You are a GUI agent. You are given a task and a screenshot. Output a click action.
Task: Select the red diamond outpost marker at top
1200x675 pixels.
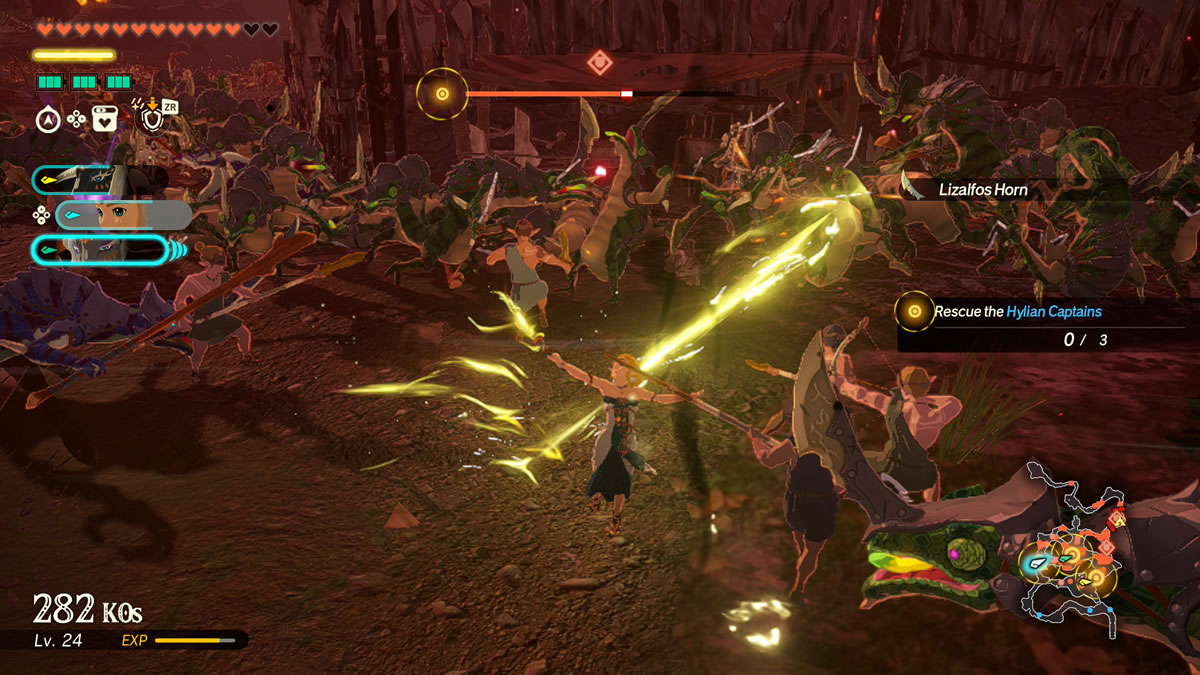[599, 62]
